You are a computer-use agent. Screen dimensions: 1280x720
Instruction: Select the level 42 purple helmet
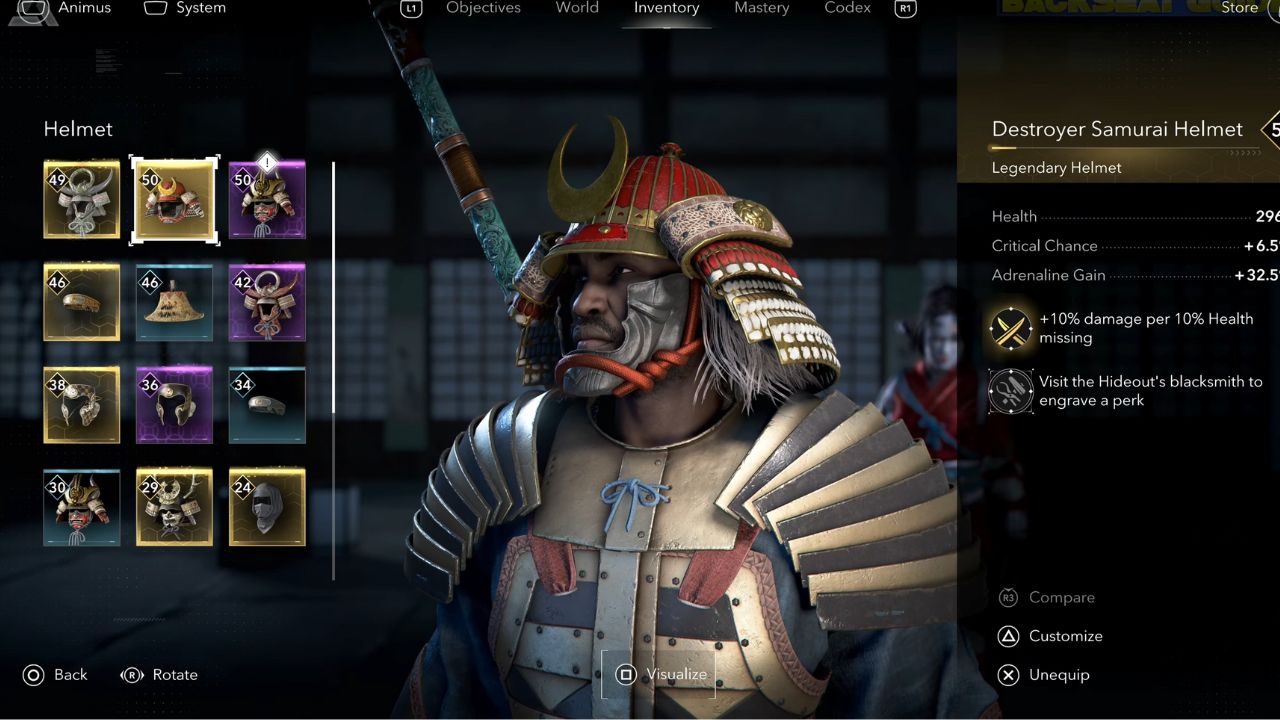tap(266, 302)
